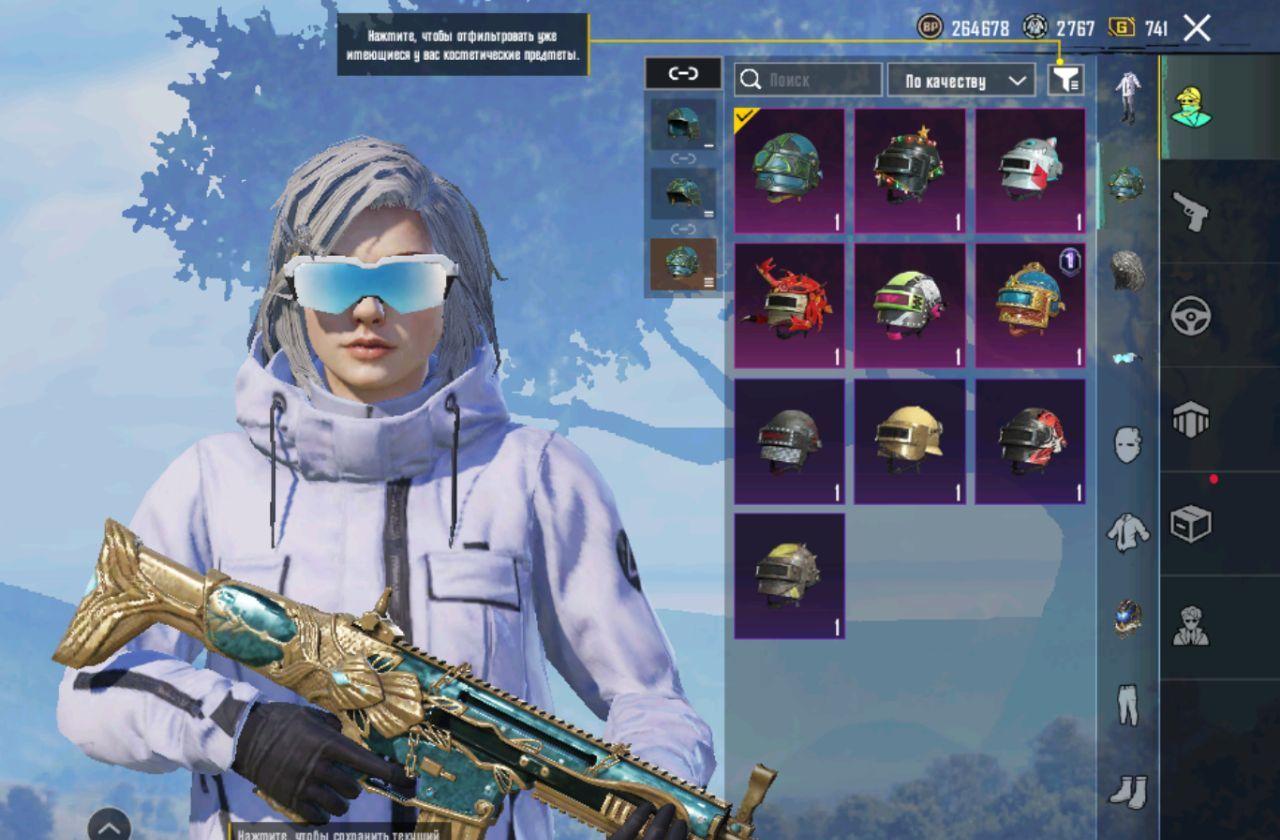Pick the plain golden helmet
Image resolution: width=1280 pixels, height=840 pixels.
pos(909,441)
